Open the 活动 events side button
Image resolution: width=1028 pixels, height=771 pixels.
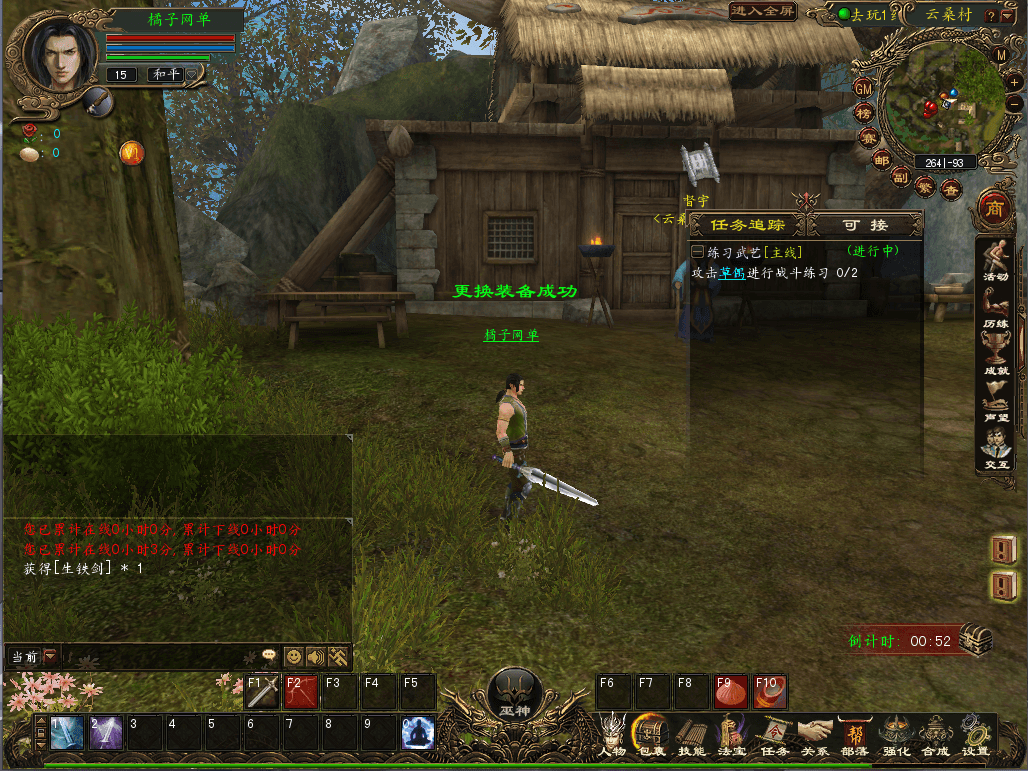[x=995, y=260]
